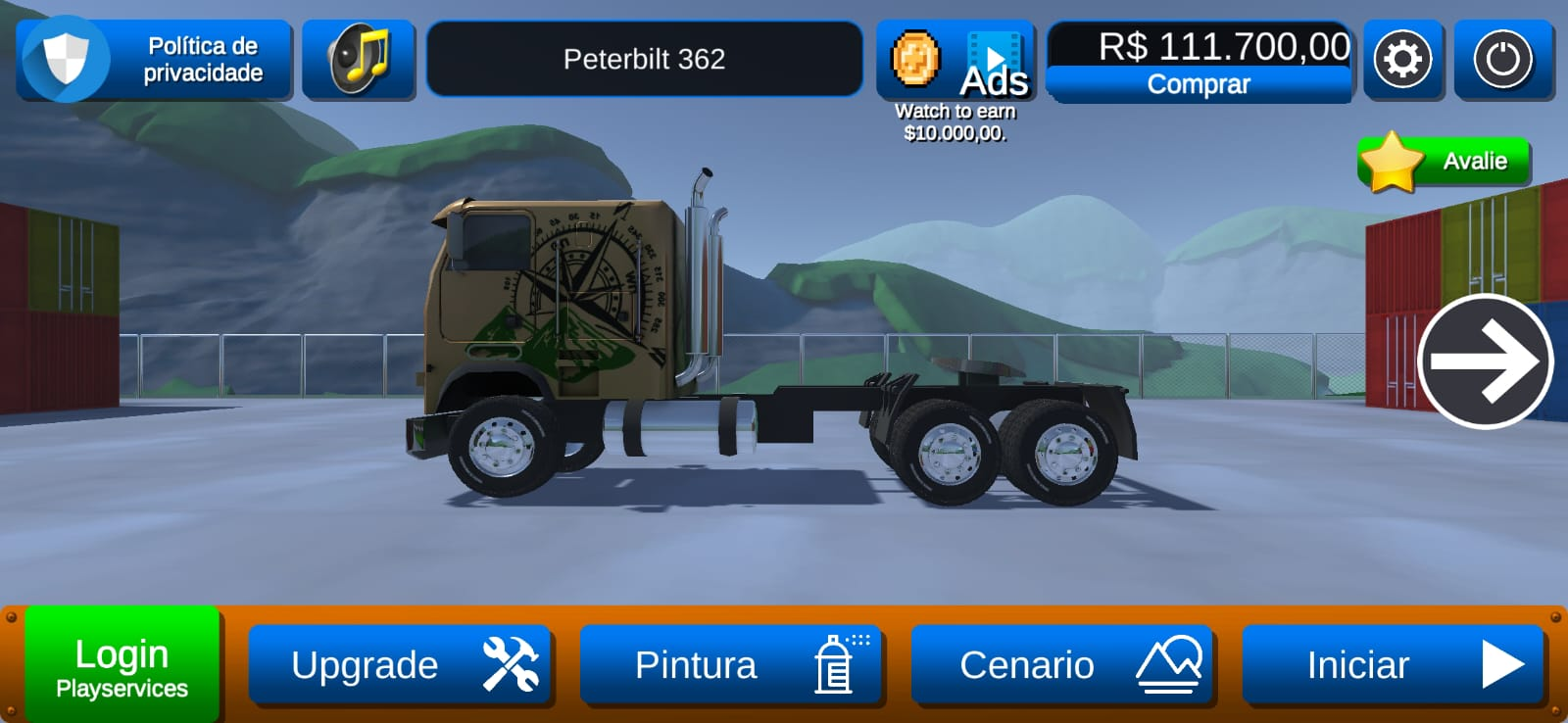Log in with Login Playservices
Image resolution: width=1568 pixels, height=723 pixels.
tap(122, 663)
